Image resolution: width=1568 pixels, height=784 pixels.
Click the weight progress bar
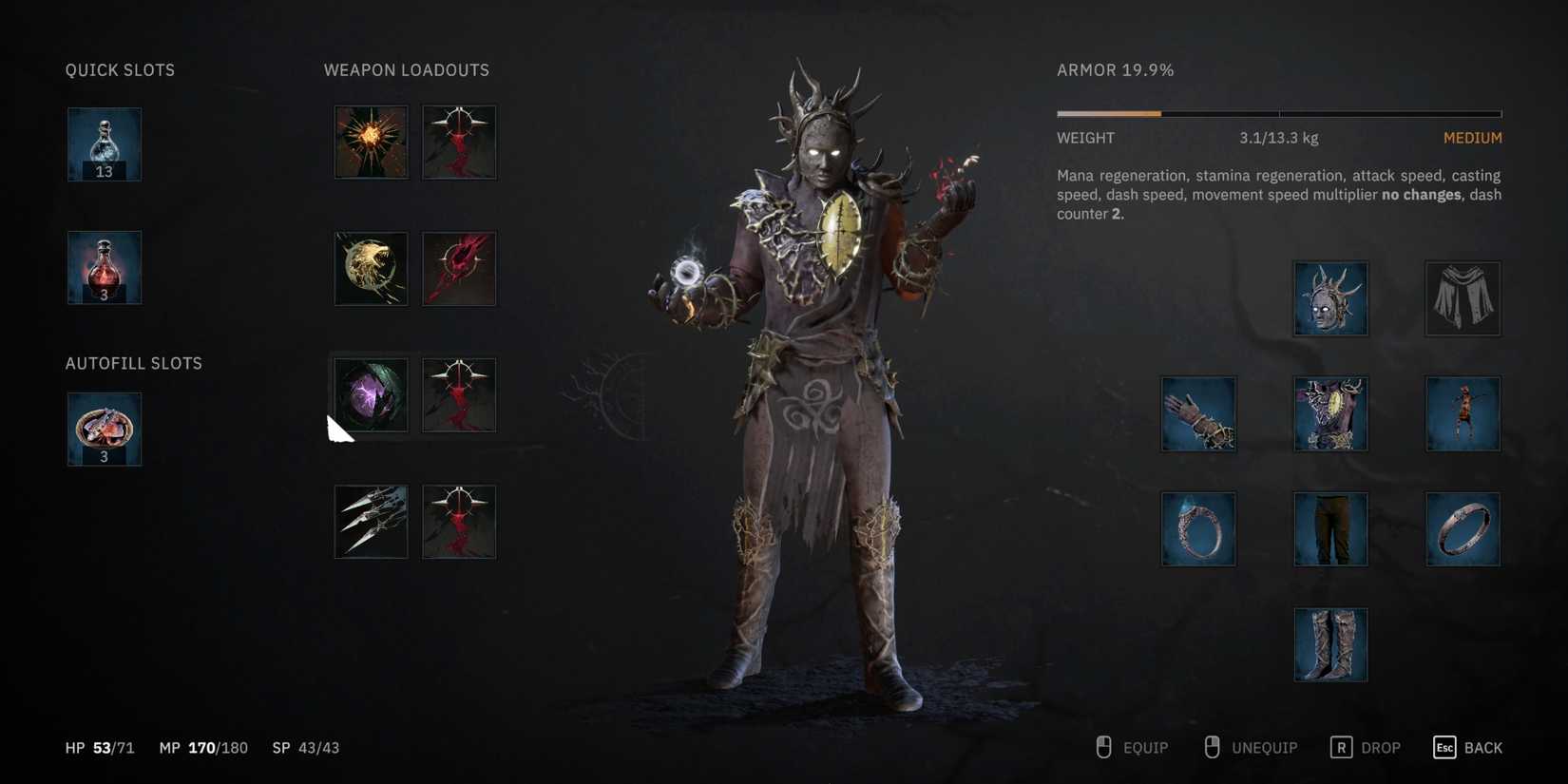(x=1278, y=113)
